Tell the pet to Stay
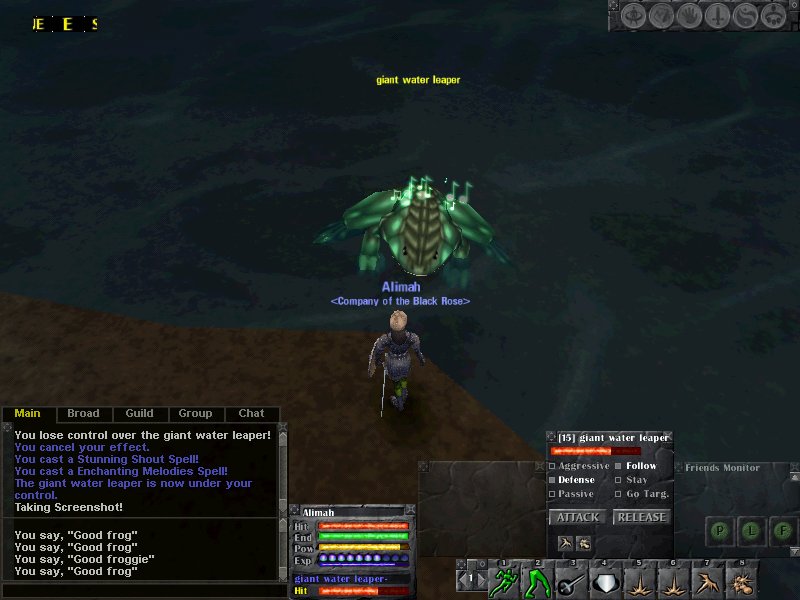Image resolution: width=800 pixels, height=600 pixels. pos(620,480)
